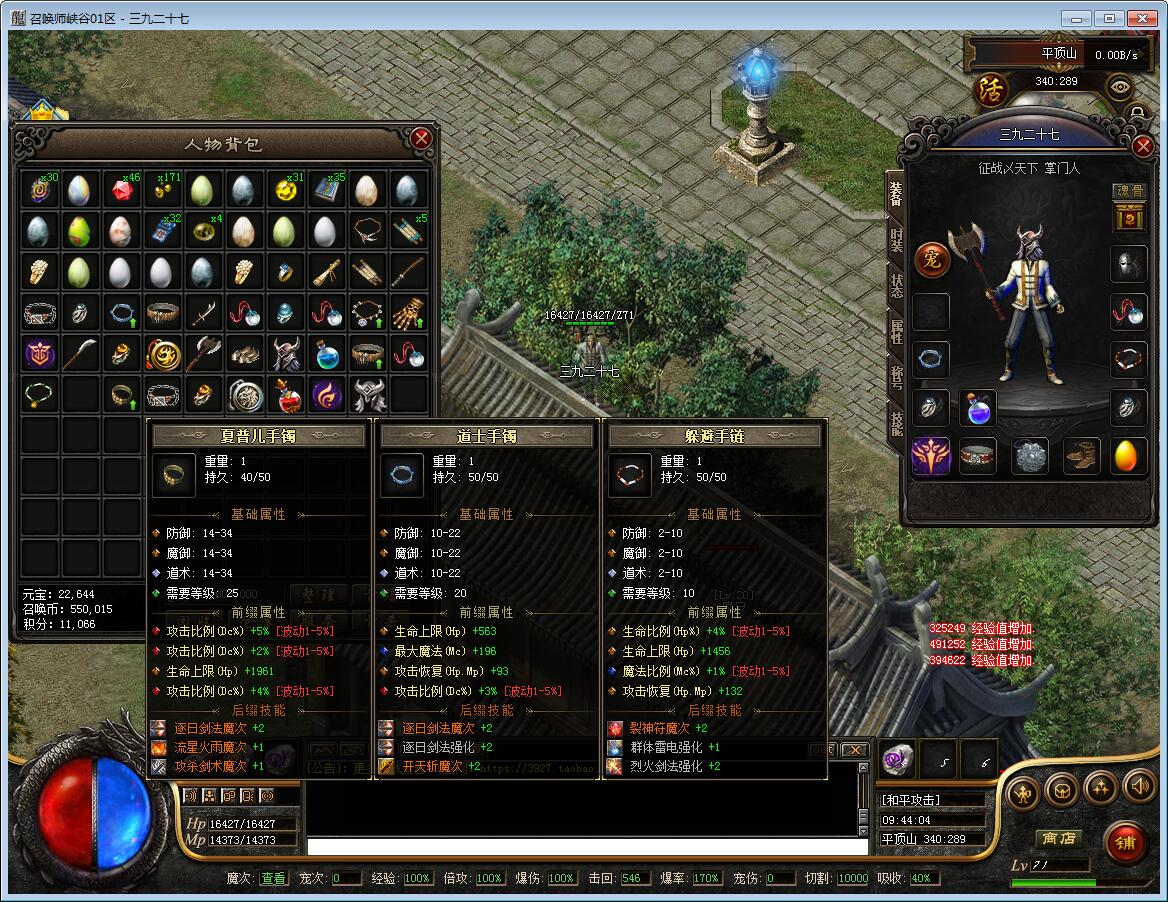Close the 人物背包 inventory window
Screen dimensions: 1168x902
point(421,139)
